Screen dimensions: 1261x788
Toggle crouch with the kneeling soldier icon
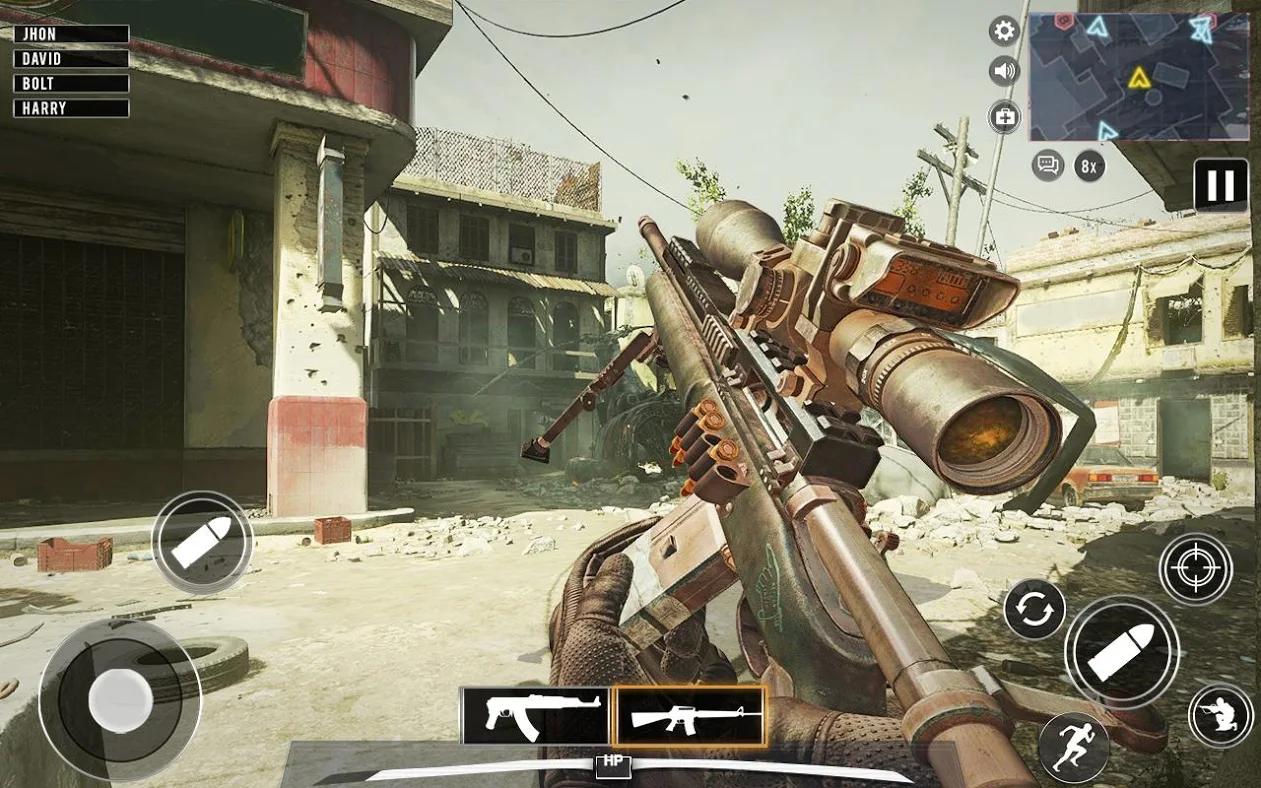[1220, 715]
